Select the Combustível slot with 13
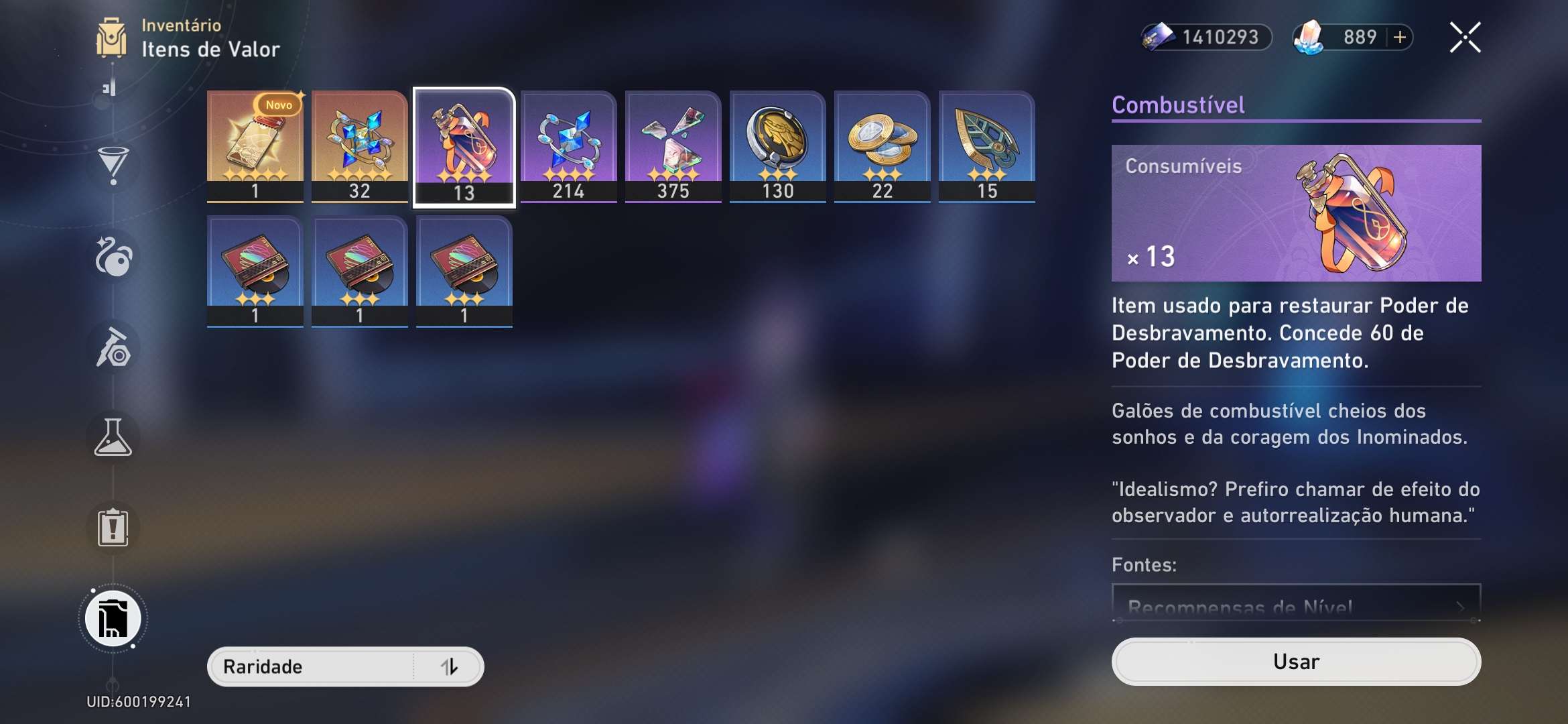The width and height of the screenshot is (1568, 724). click(464, 147)
